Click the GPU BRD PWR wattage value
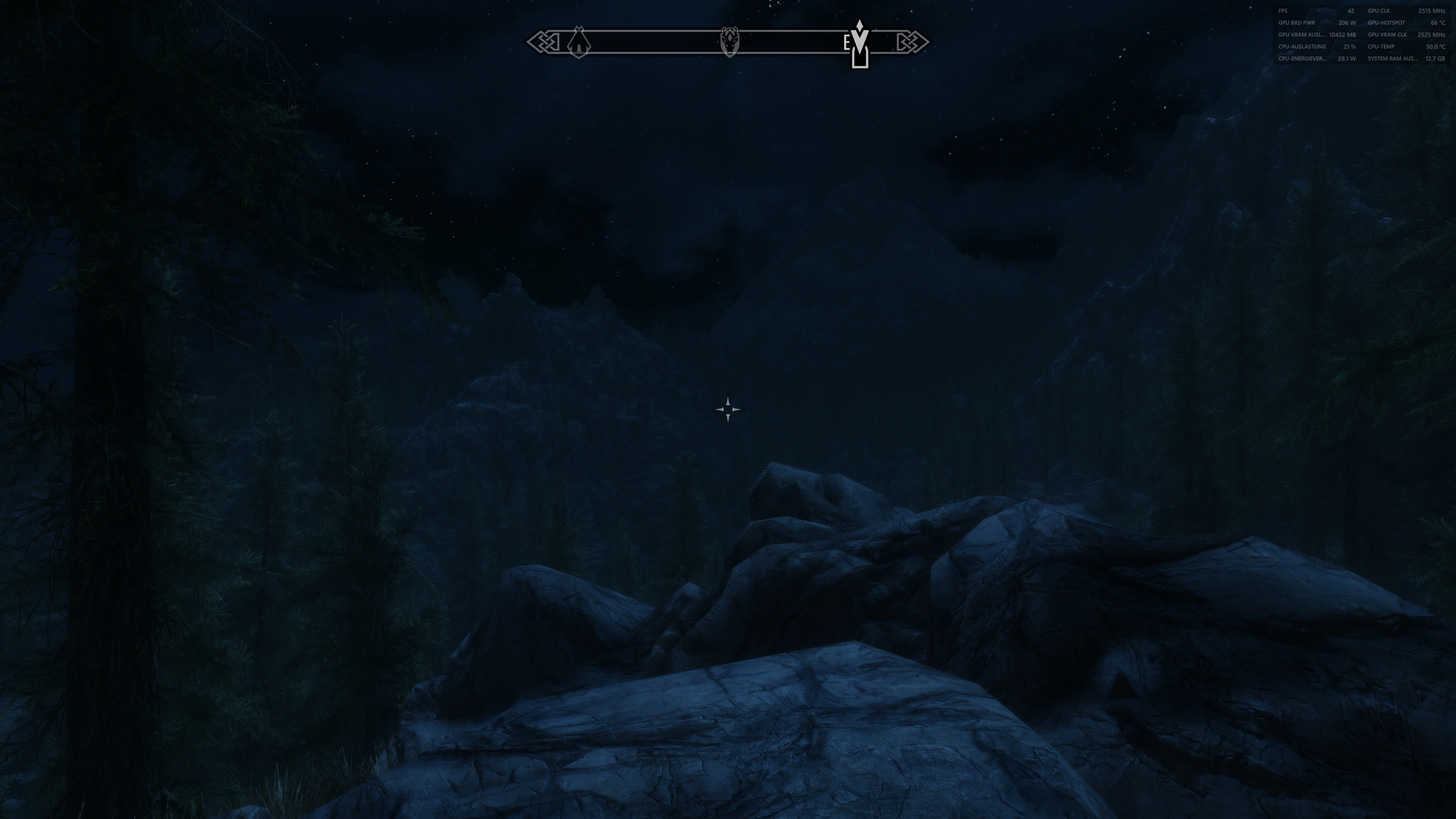 point(1347,23)
